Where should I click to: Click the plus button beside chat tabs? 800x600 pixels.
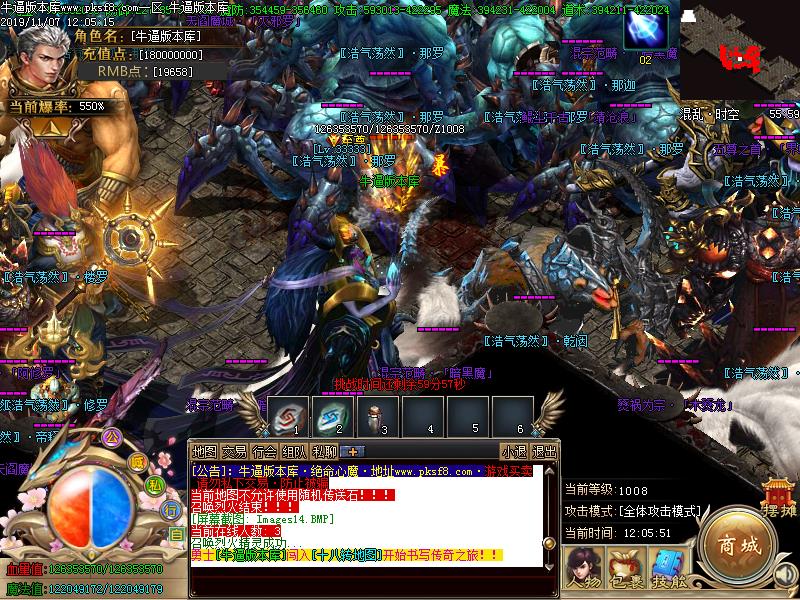pyautogui.click(x=353, y=451)
